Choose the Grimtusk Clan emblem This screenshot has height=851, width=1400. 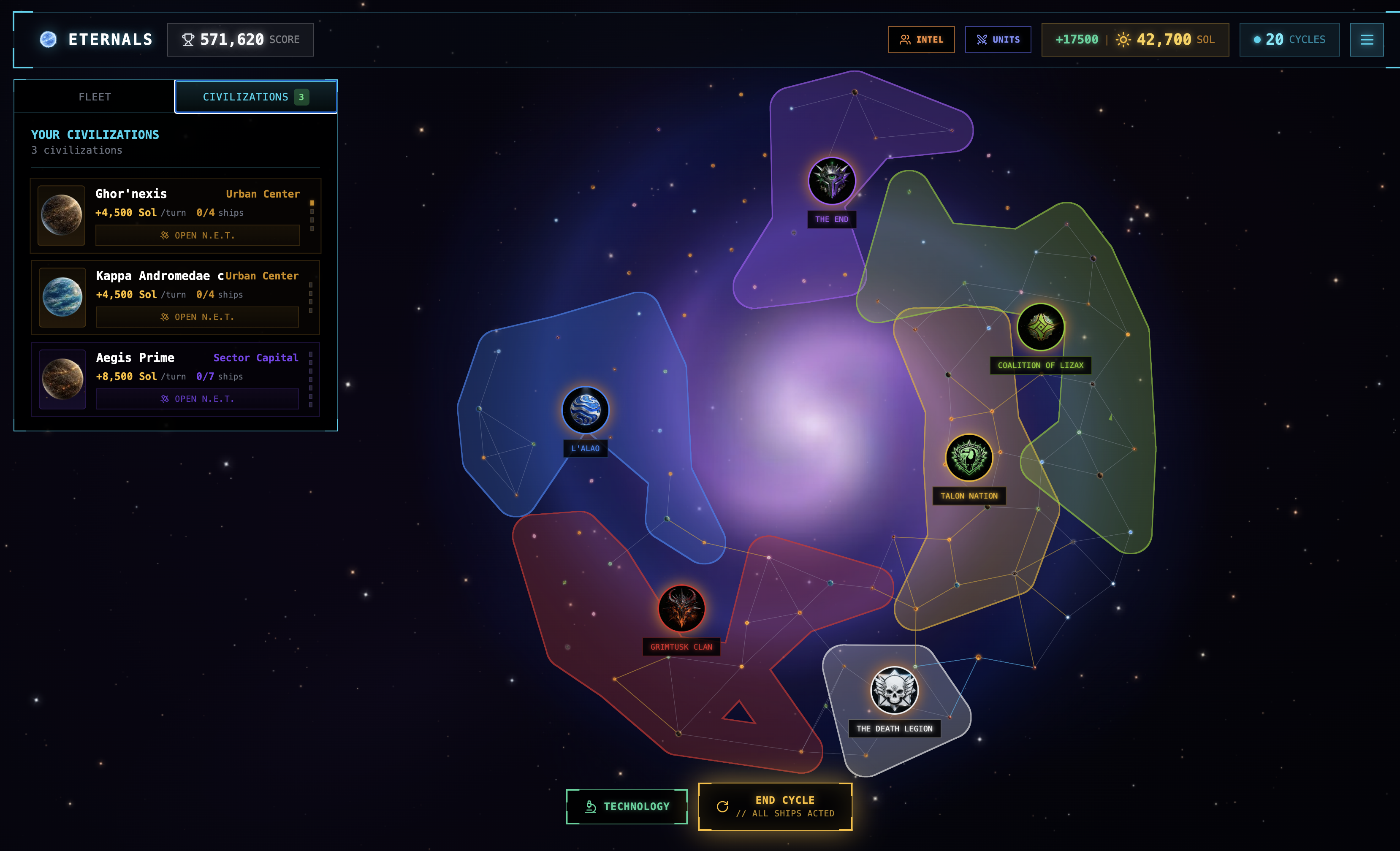681,608
